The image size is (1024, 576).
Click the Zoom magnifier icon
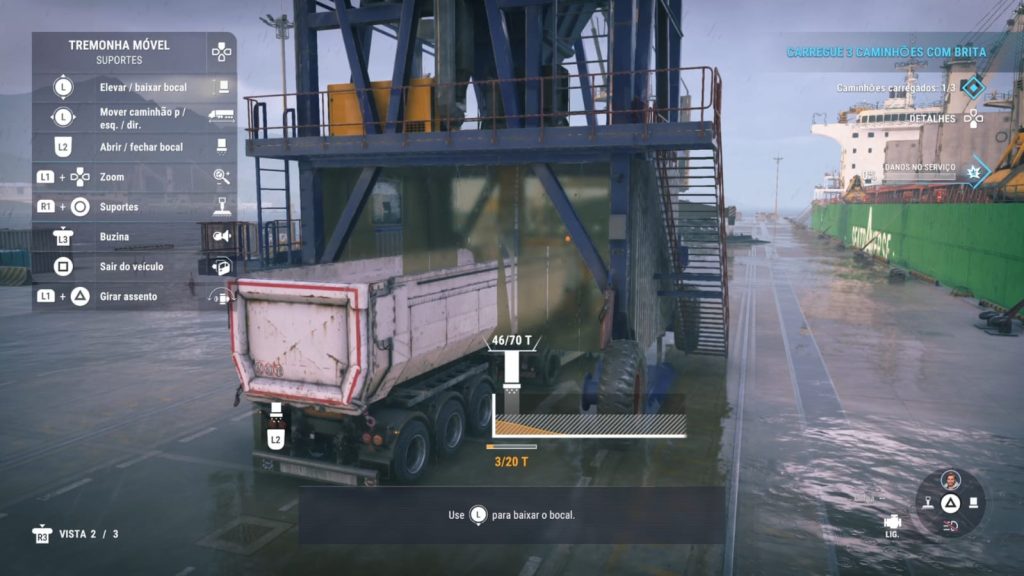pos(221,177)
